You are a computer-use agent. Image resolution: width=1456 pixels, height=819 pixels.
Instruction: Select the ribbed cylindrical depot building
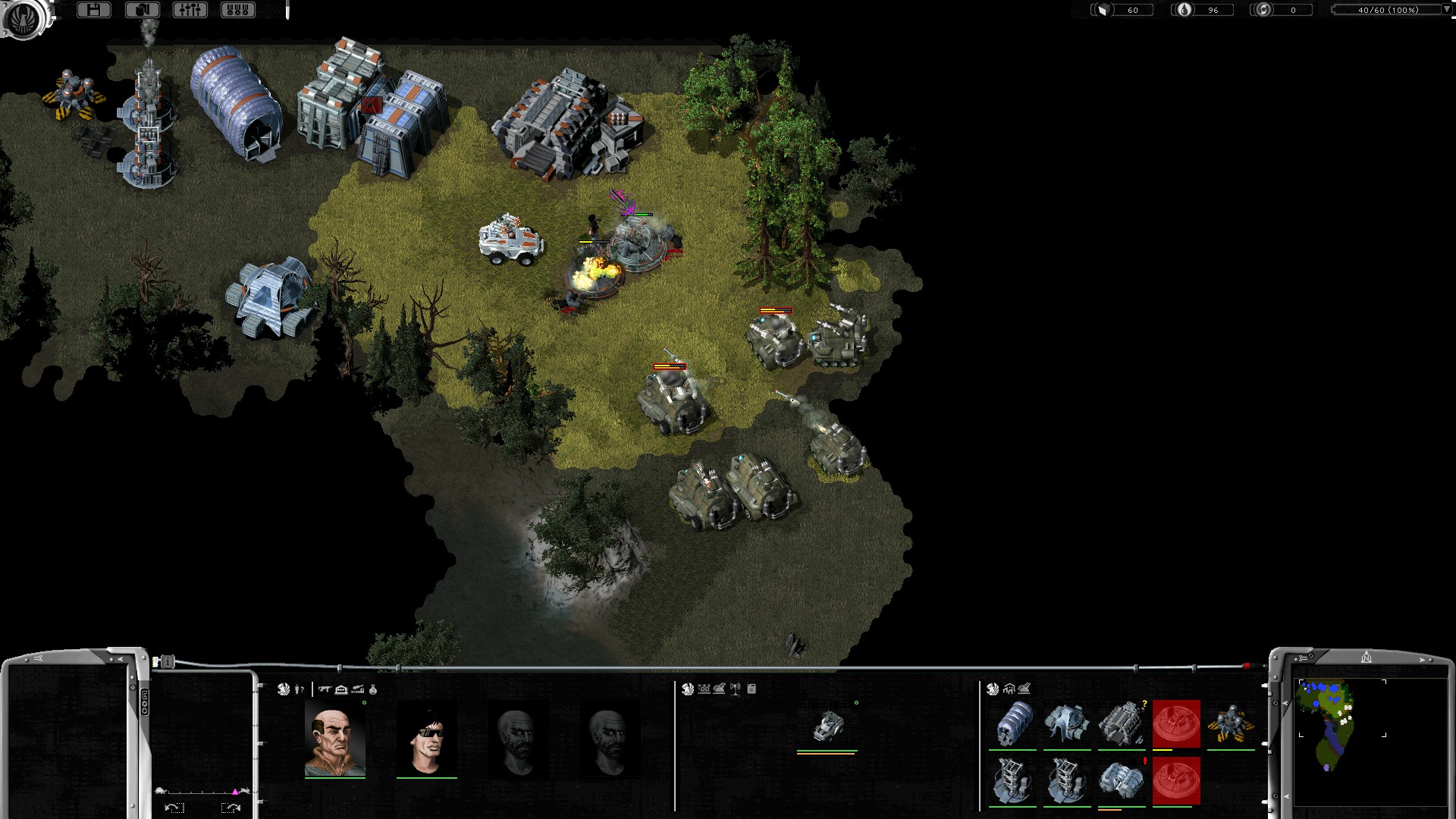[x=1012, y=724]
